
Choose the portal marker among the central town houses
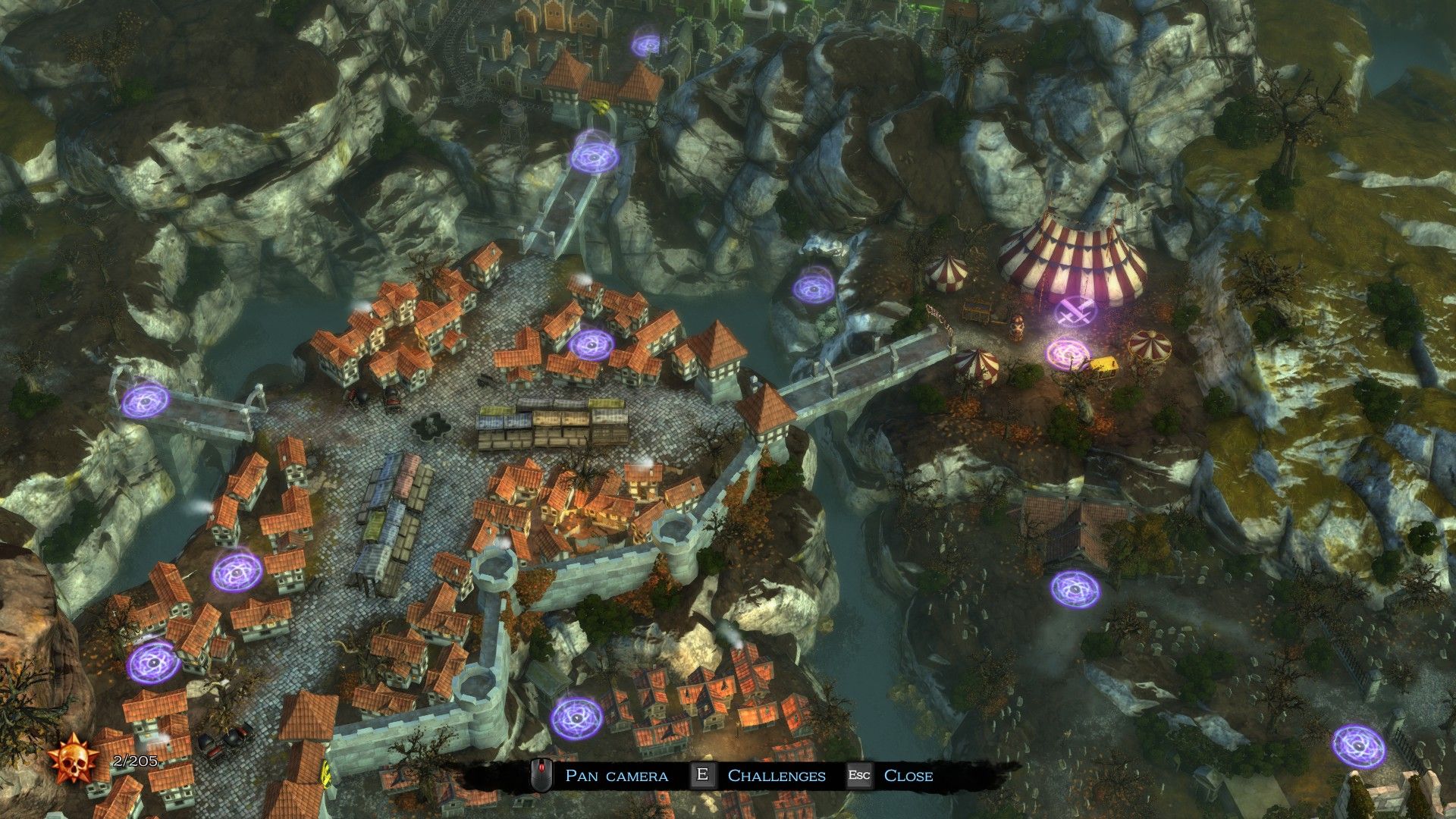591,344
